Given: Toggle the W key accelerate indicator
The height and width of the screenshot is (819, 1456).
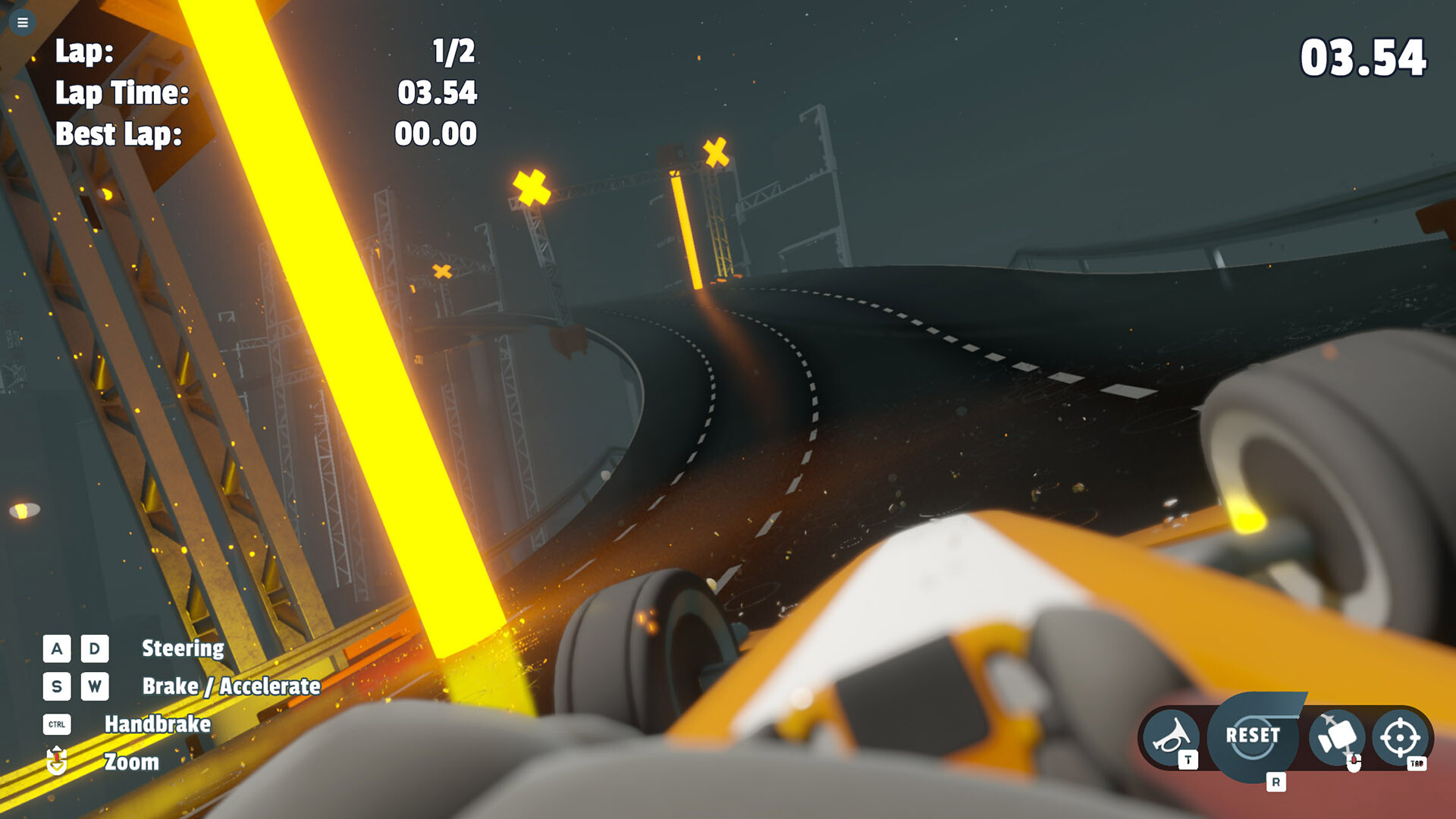Looking at the screenshot, I should [x=94, y=687].
